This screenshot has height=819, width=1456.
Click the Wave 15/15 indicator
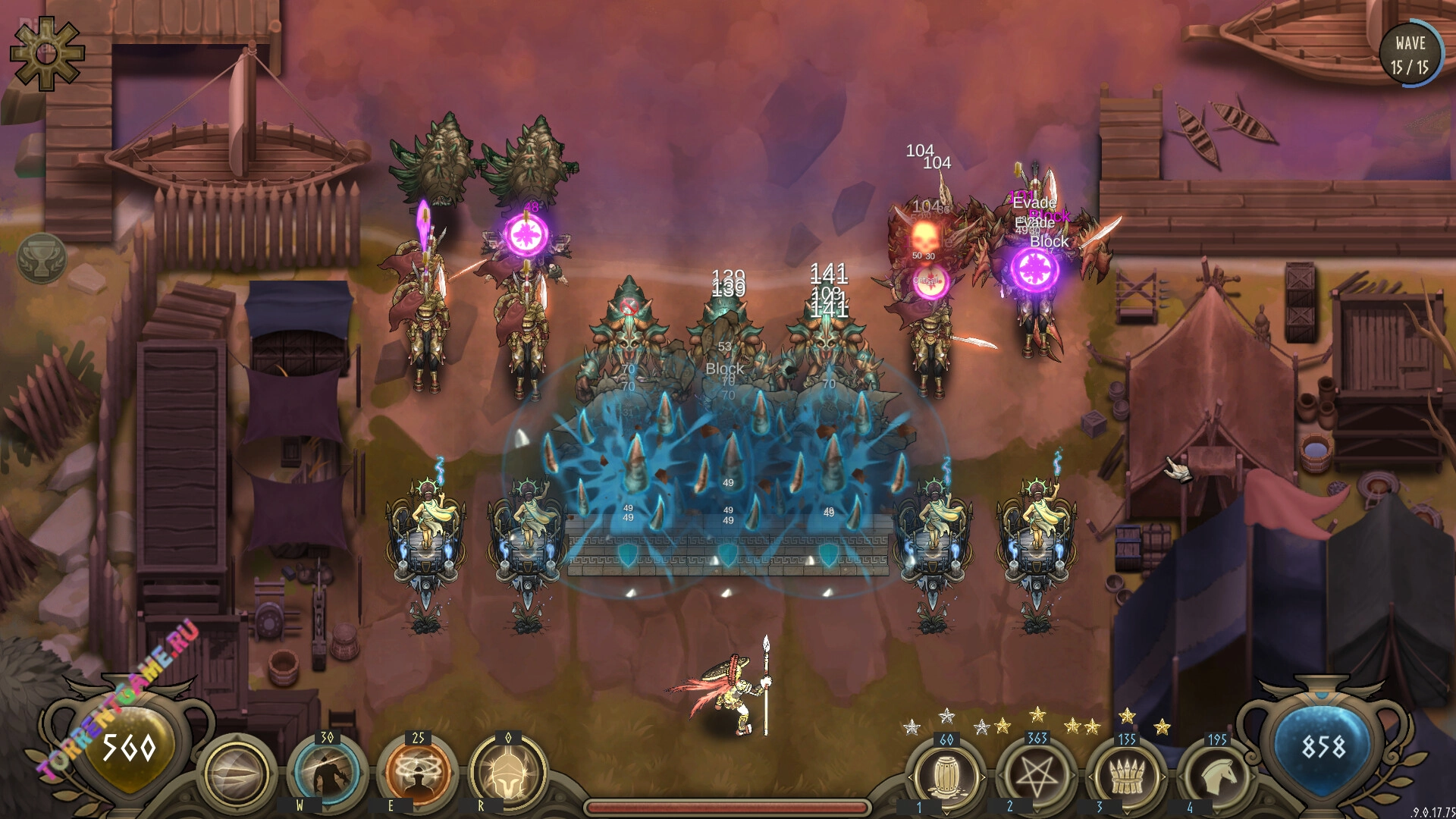coord(1409,55)
